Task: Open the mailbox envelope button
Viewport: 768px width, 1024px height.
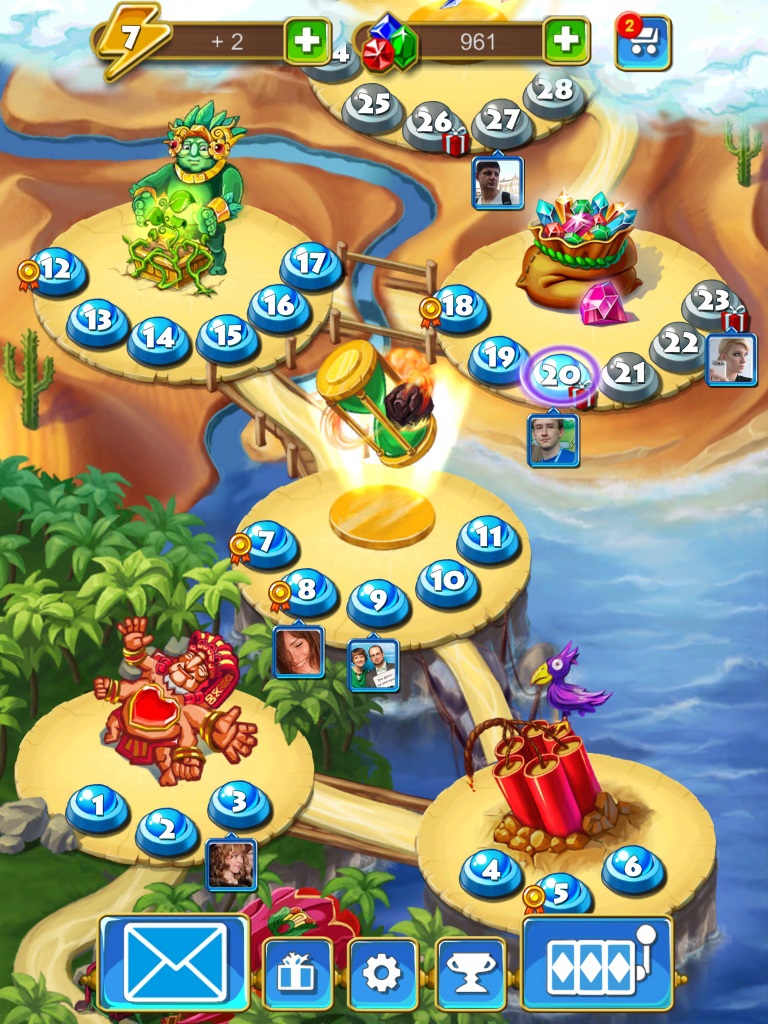Action: [x=174, y=963]
